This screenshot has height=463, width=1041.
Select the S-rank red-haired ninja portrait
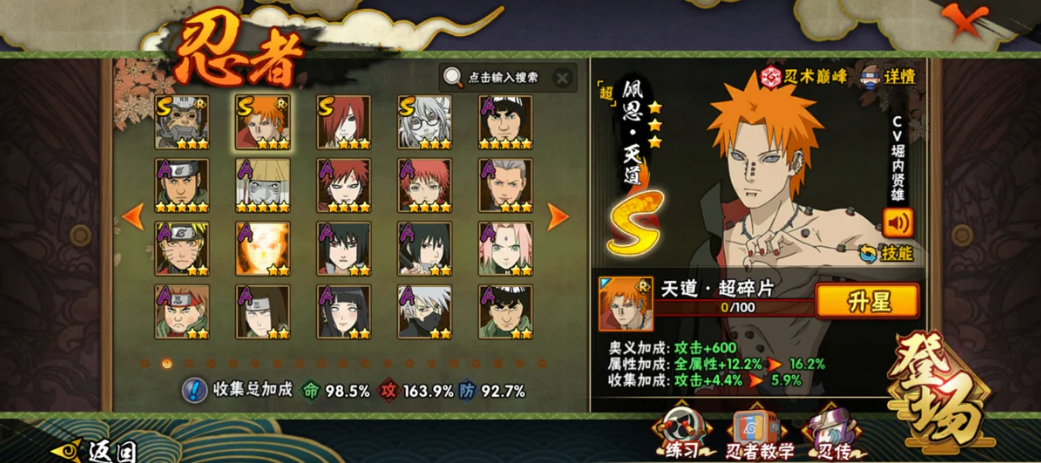pos(343,122)
